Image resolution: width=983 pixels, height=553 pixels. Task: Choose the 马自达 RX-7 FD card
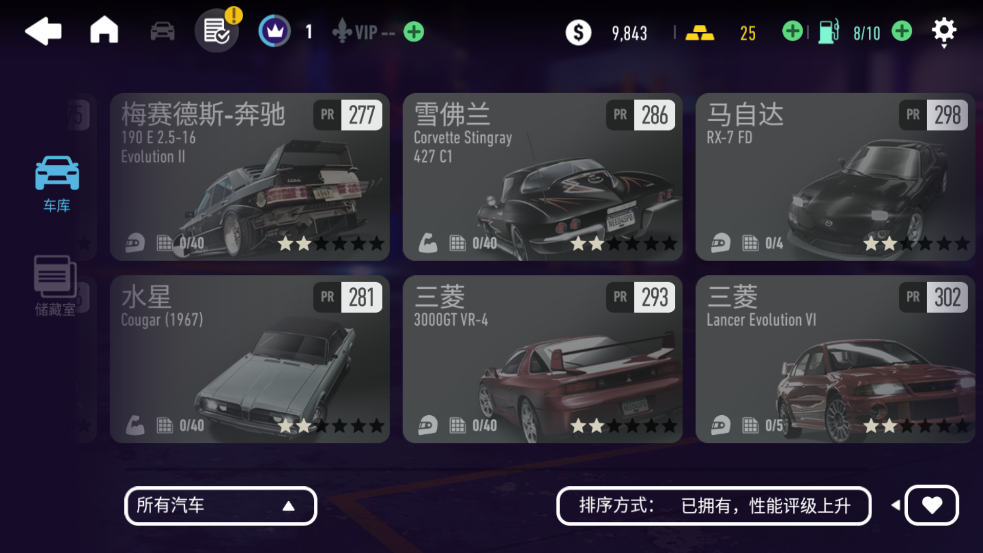click(835, 177)
